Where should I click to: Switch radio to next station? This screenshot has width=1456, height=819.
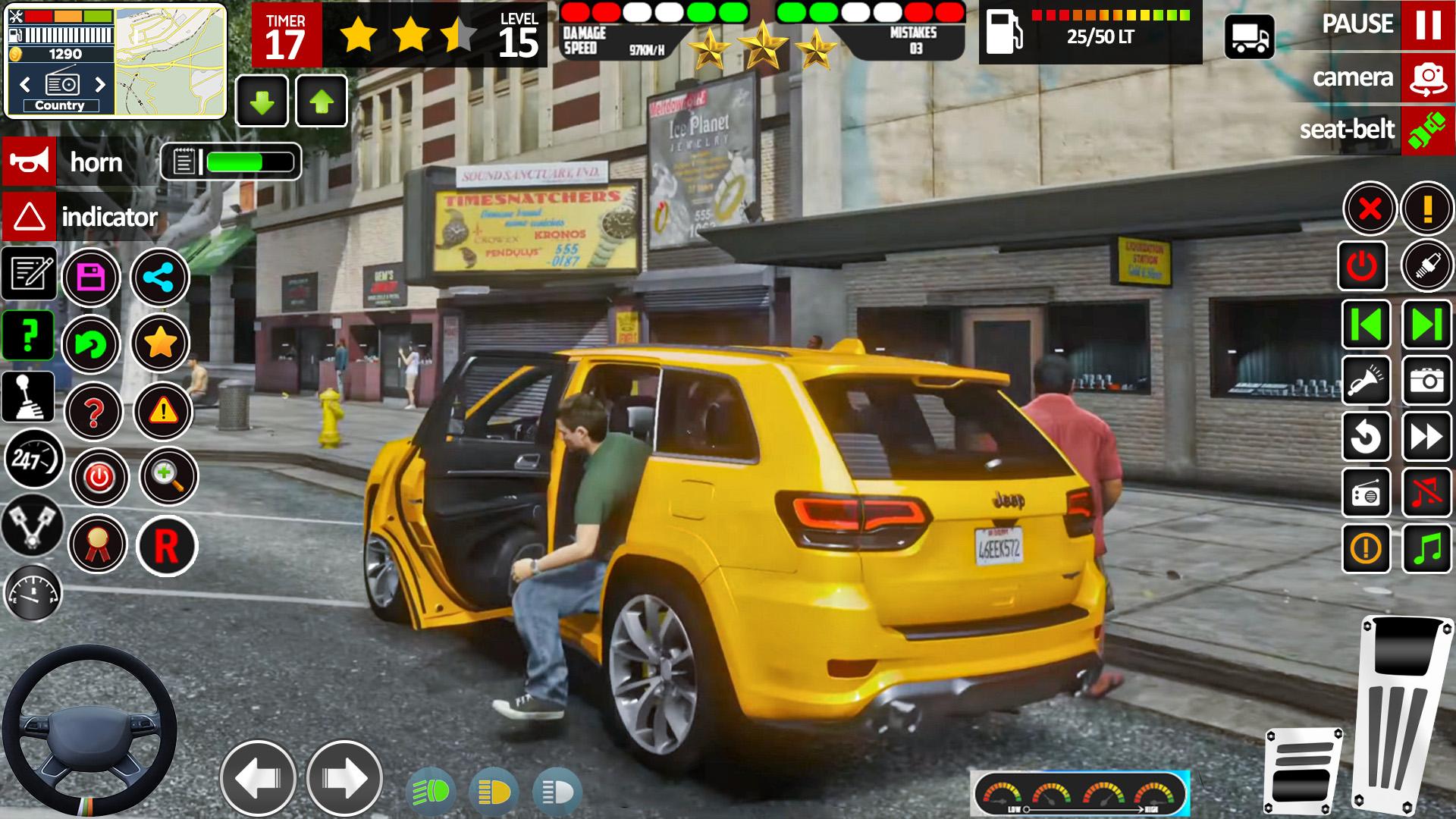tap(100, 83)
